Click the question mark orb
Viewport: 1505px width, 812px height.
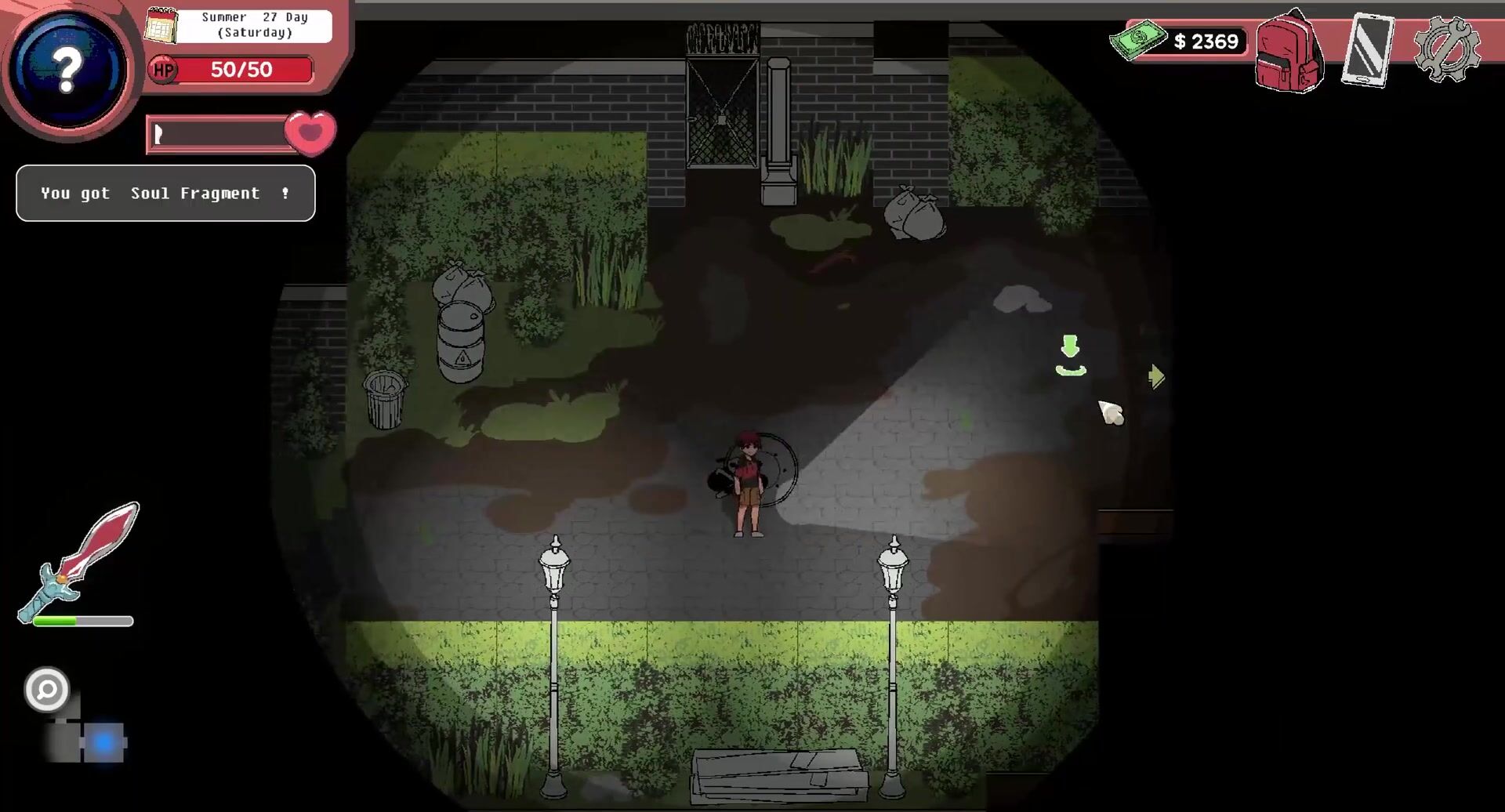click(68, 70)
